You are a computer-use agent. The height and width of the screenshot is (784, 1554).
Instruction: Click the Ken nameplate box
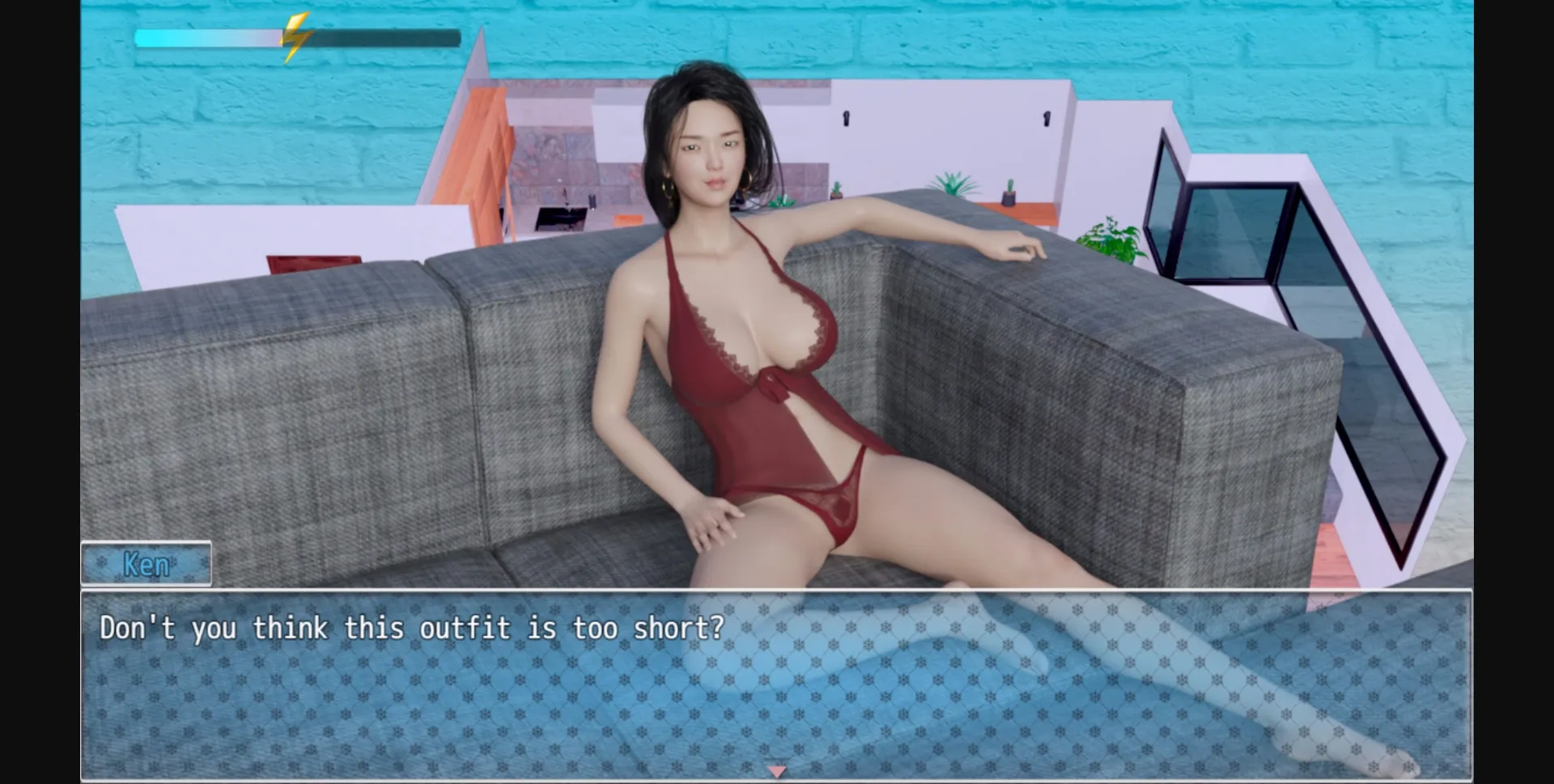coord(146,564)
